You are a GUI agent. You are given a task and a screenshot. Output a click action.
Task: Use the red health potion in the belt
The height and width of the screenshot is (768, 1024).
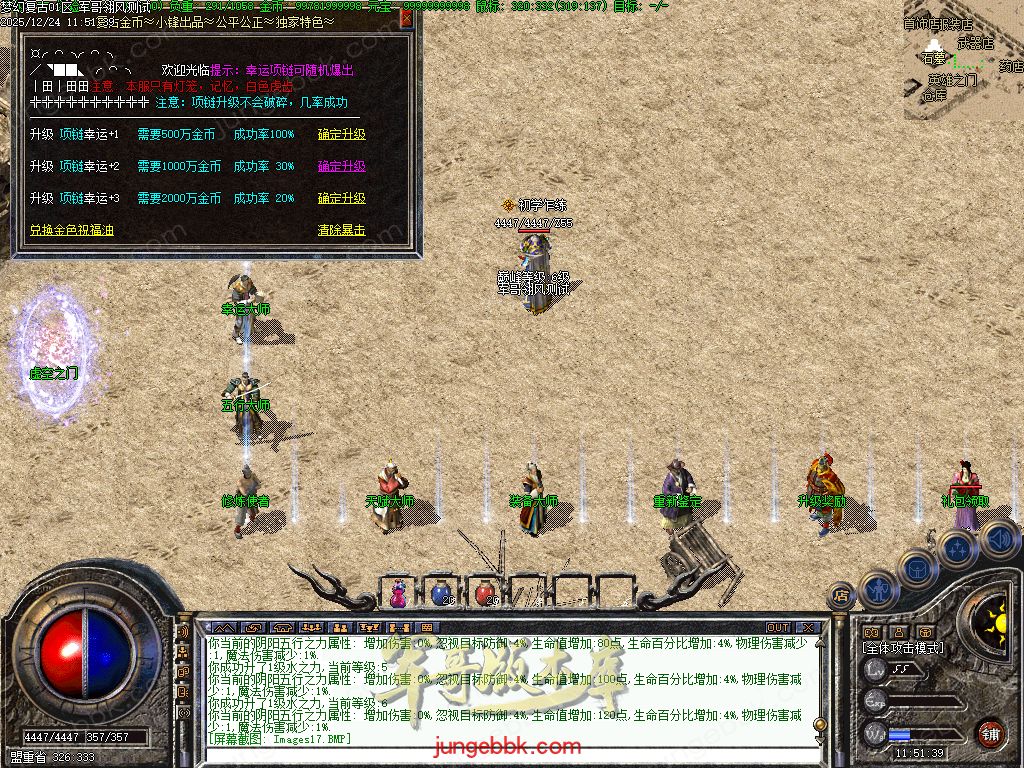coord(485,593)
